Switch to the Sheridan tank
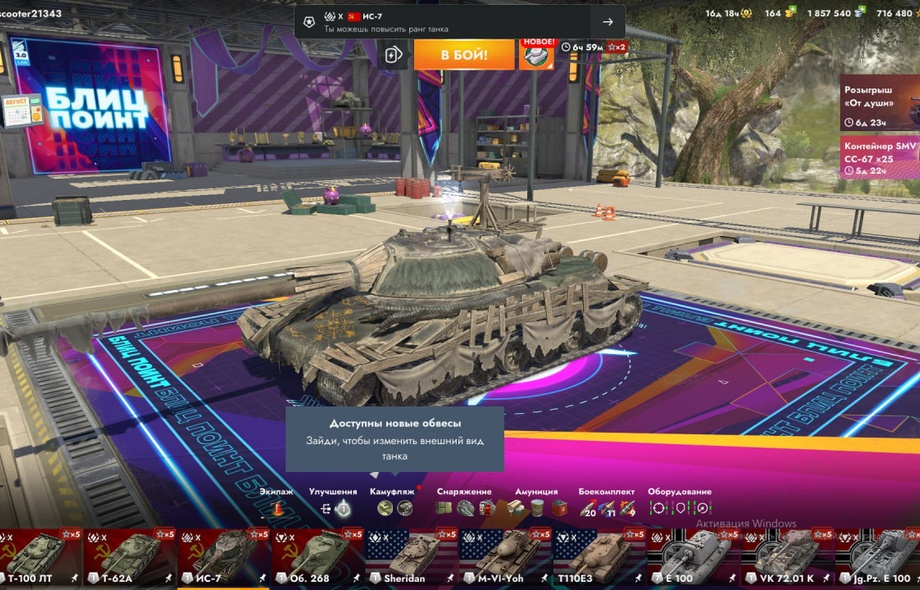This screenshot has width=920, height=590. [409, 557]
